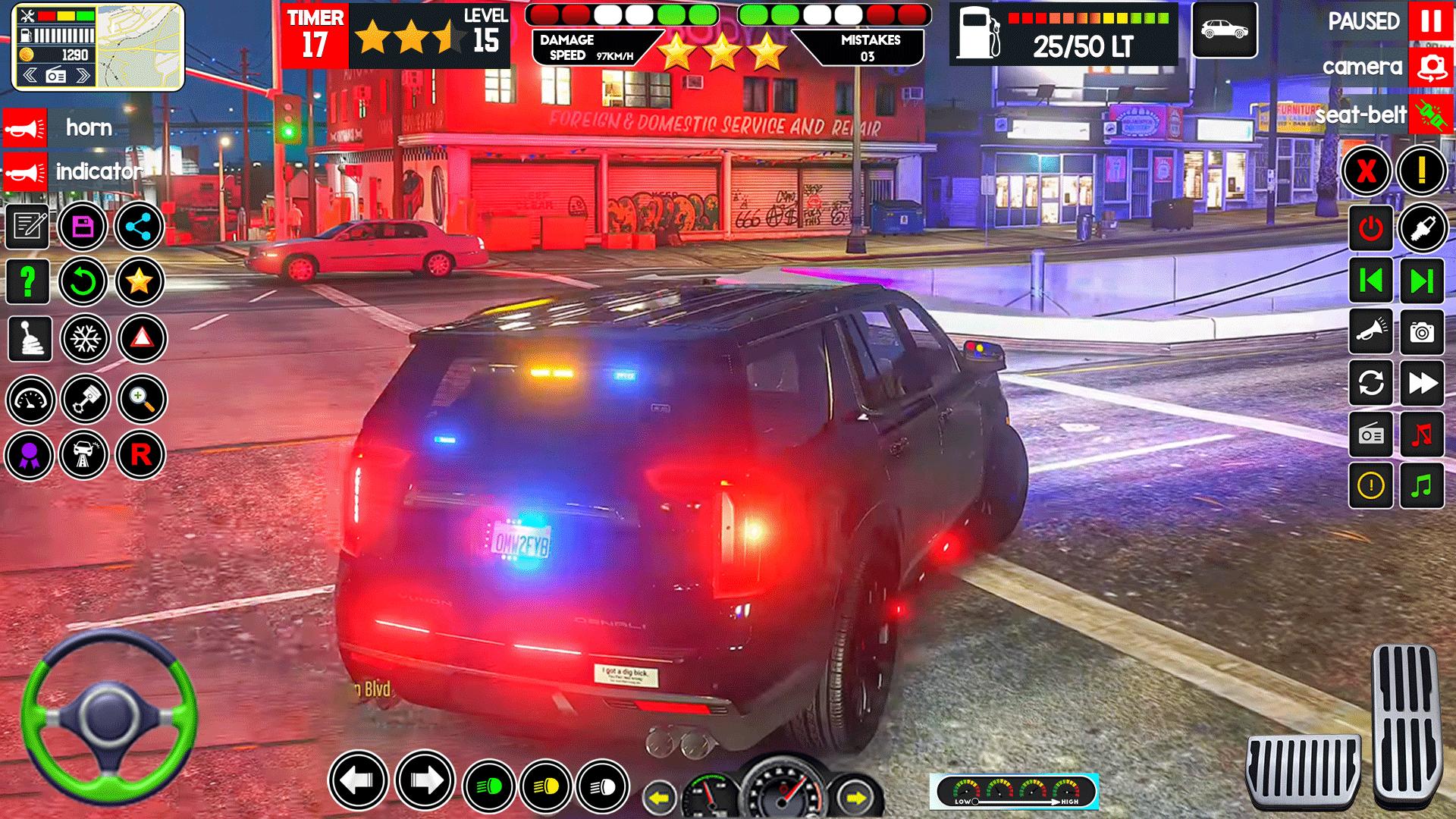This screenshot has width=1456, height=819.
Task: Toggle the snowflake air conditioning icon
Action: pyautogui.click(x=85, y=338)
